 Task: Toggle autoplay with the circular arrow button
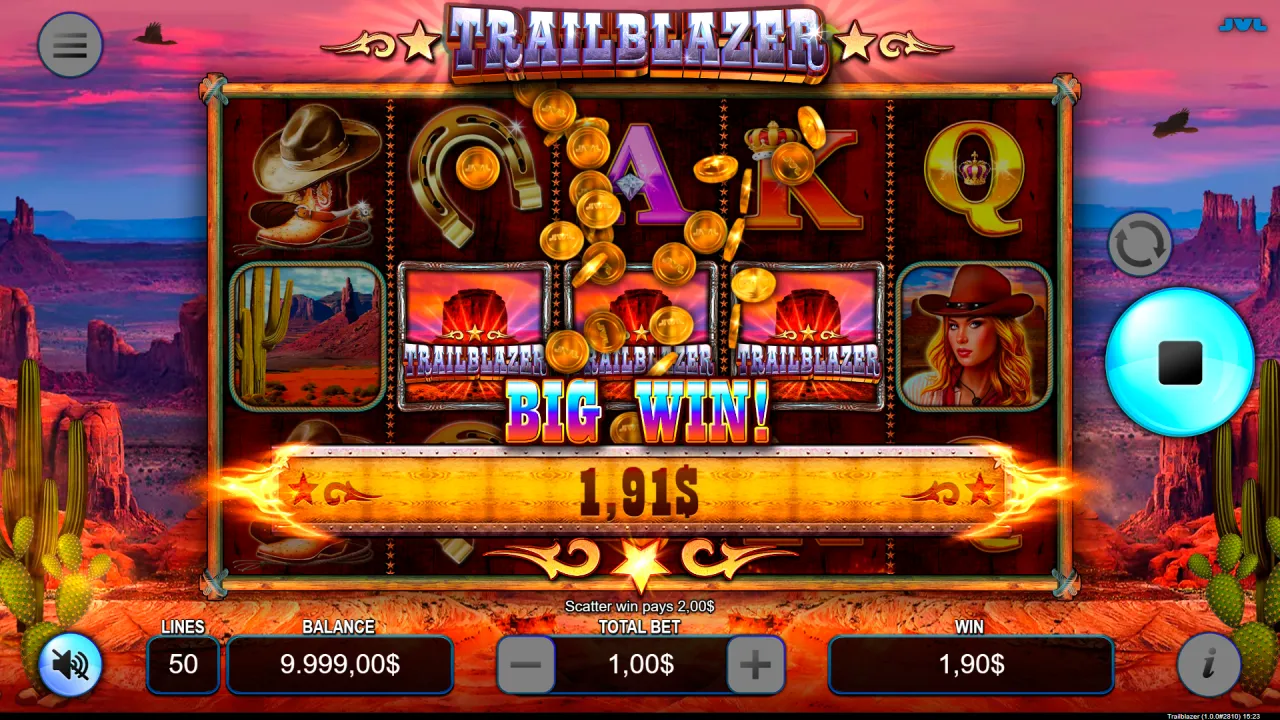point(1140,243)
